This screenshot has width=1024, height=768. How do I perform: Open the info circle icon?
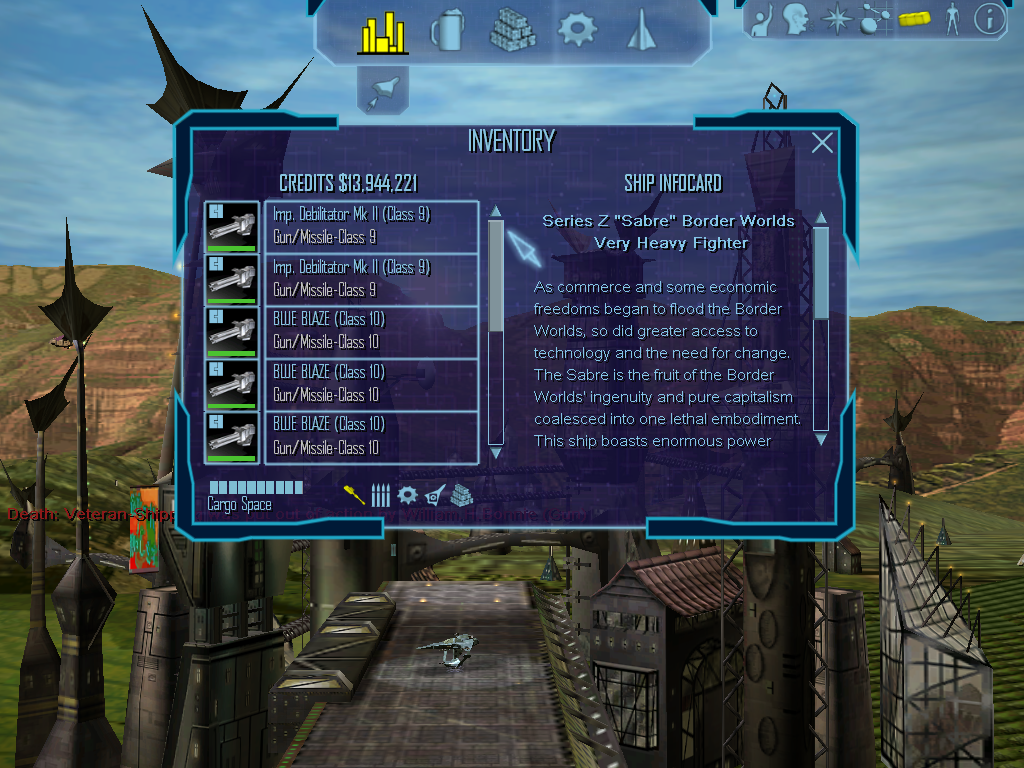point(989,20)
